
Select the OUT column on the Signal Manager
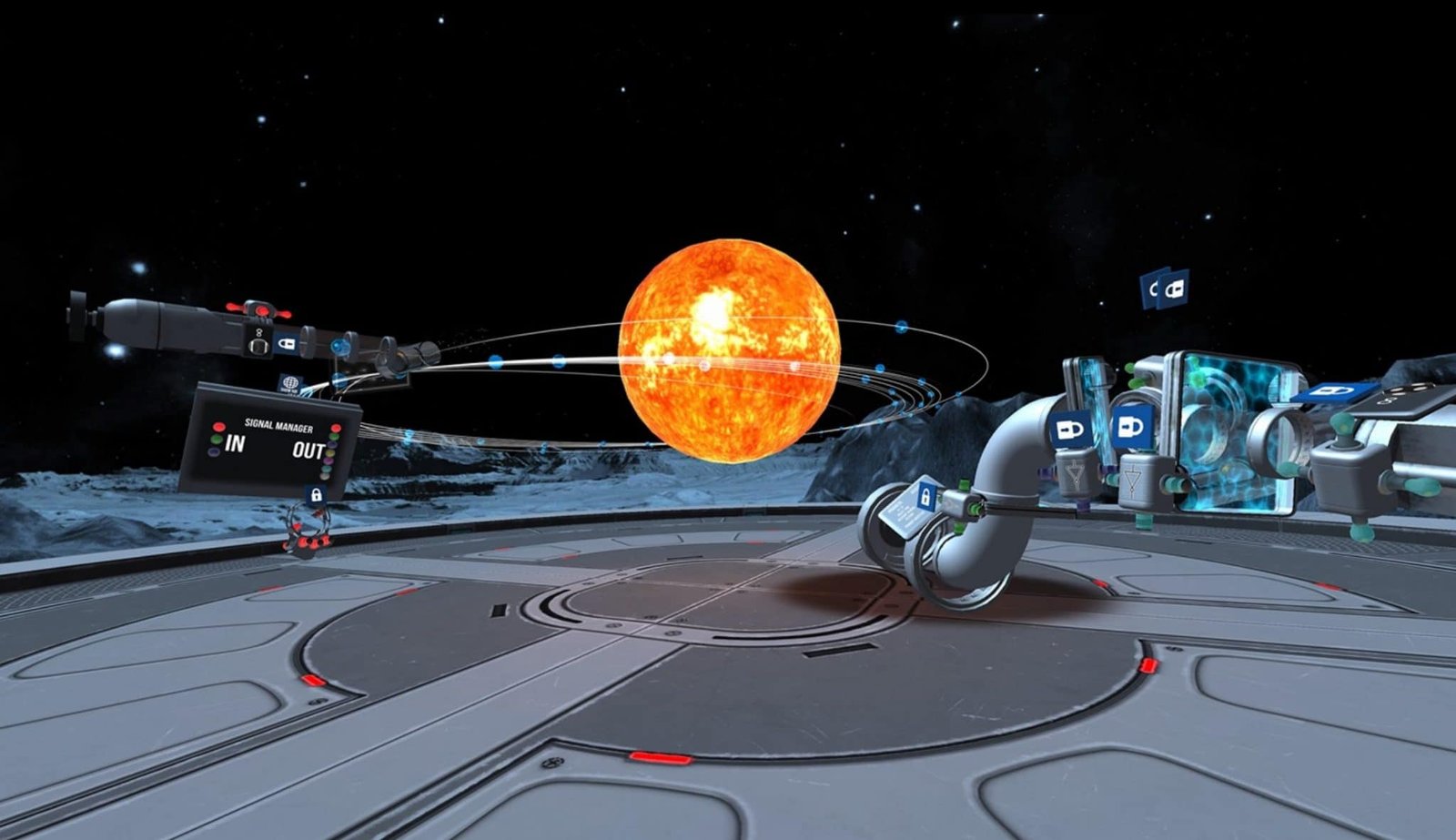(x=307, y=449)
